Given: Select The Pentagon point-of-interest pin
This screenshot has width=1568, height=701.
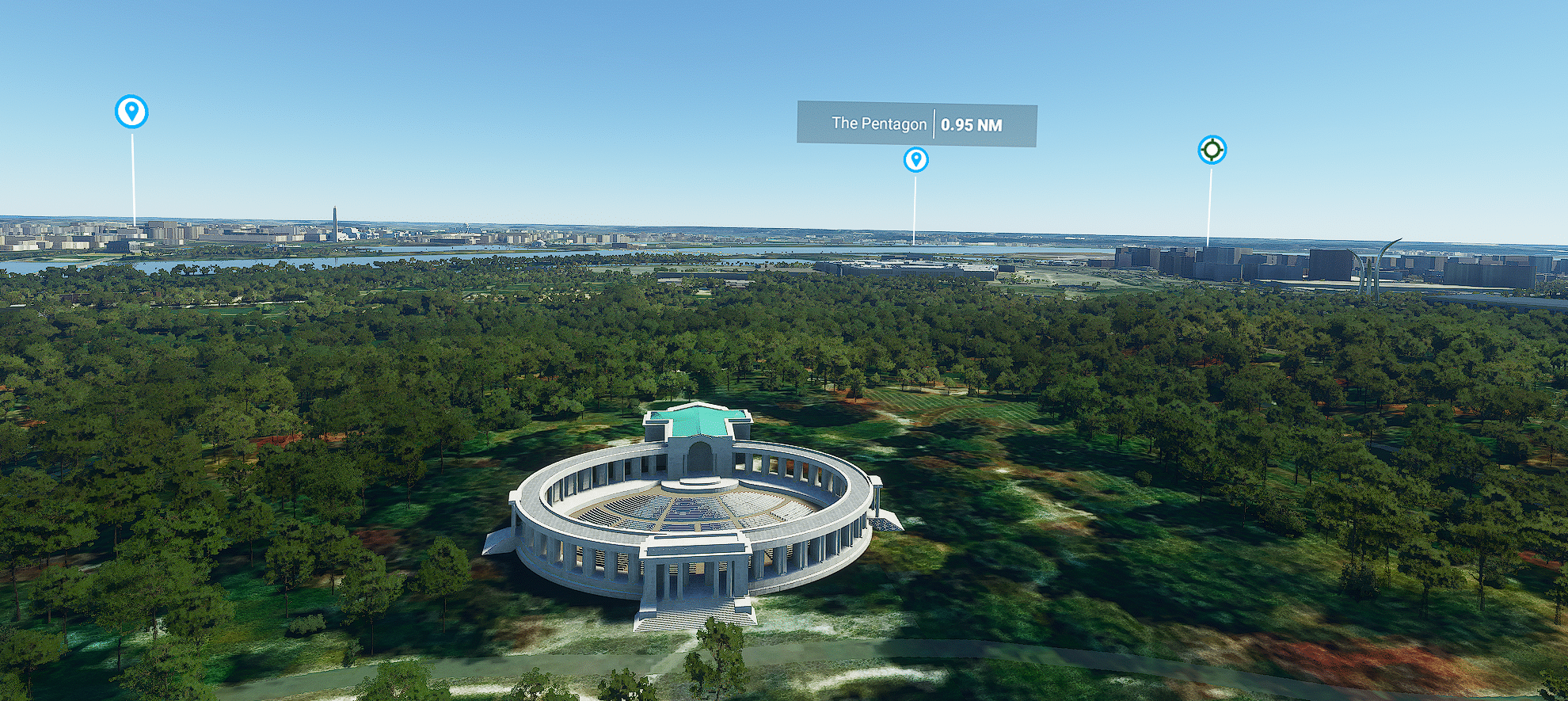Looking at the screenshot, I should coord(915,160).
